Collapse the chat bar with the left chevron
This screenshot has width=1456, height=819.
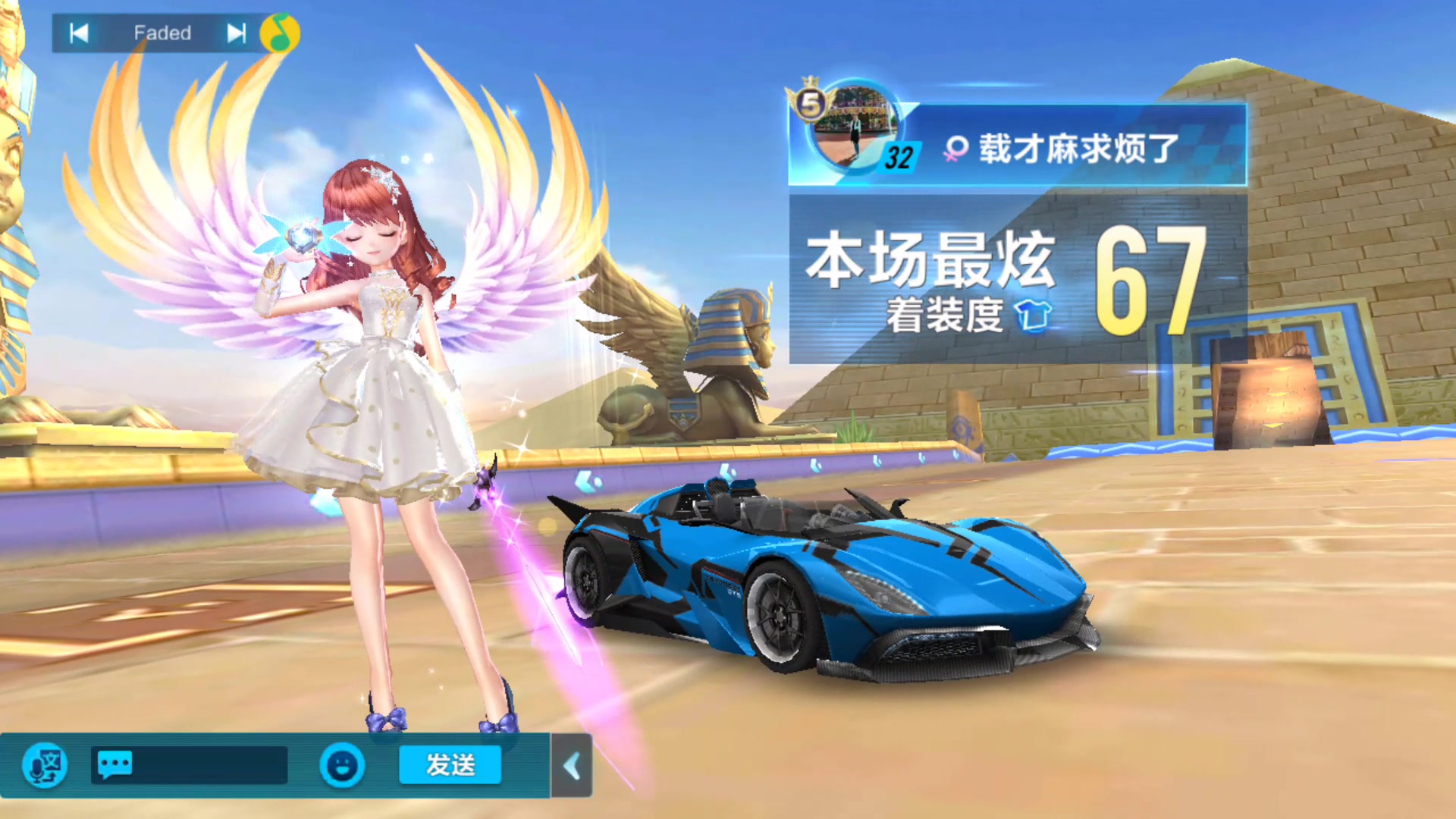[571, 766]
